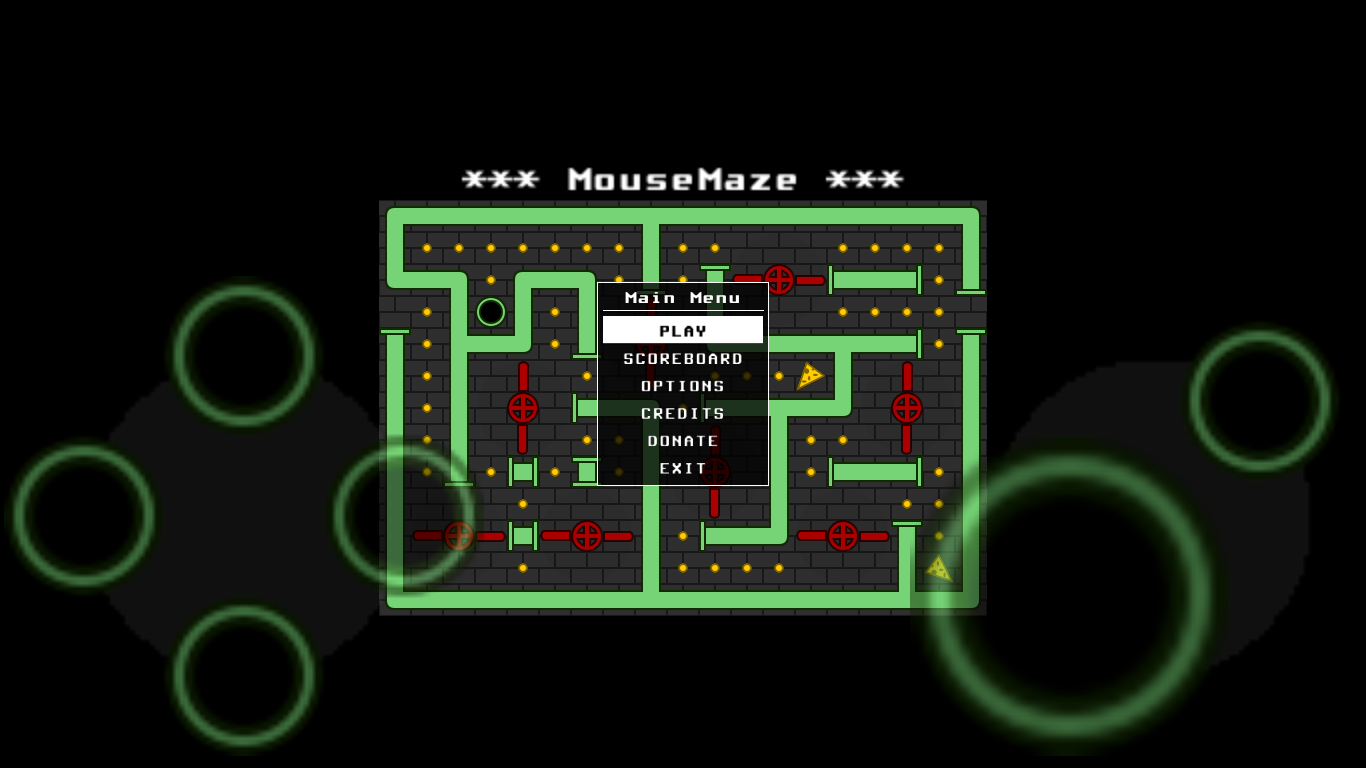Viewport: 1366px width, 768px height.
Task: Click the DONATE menu entry
Action: 682,440
